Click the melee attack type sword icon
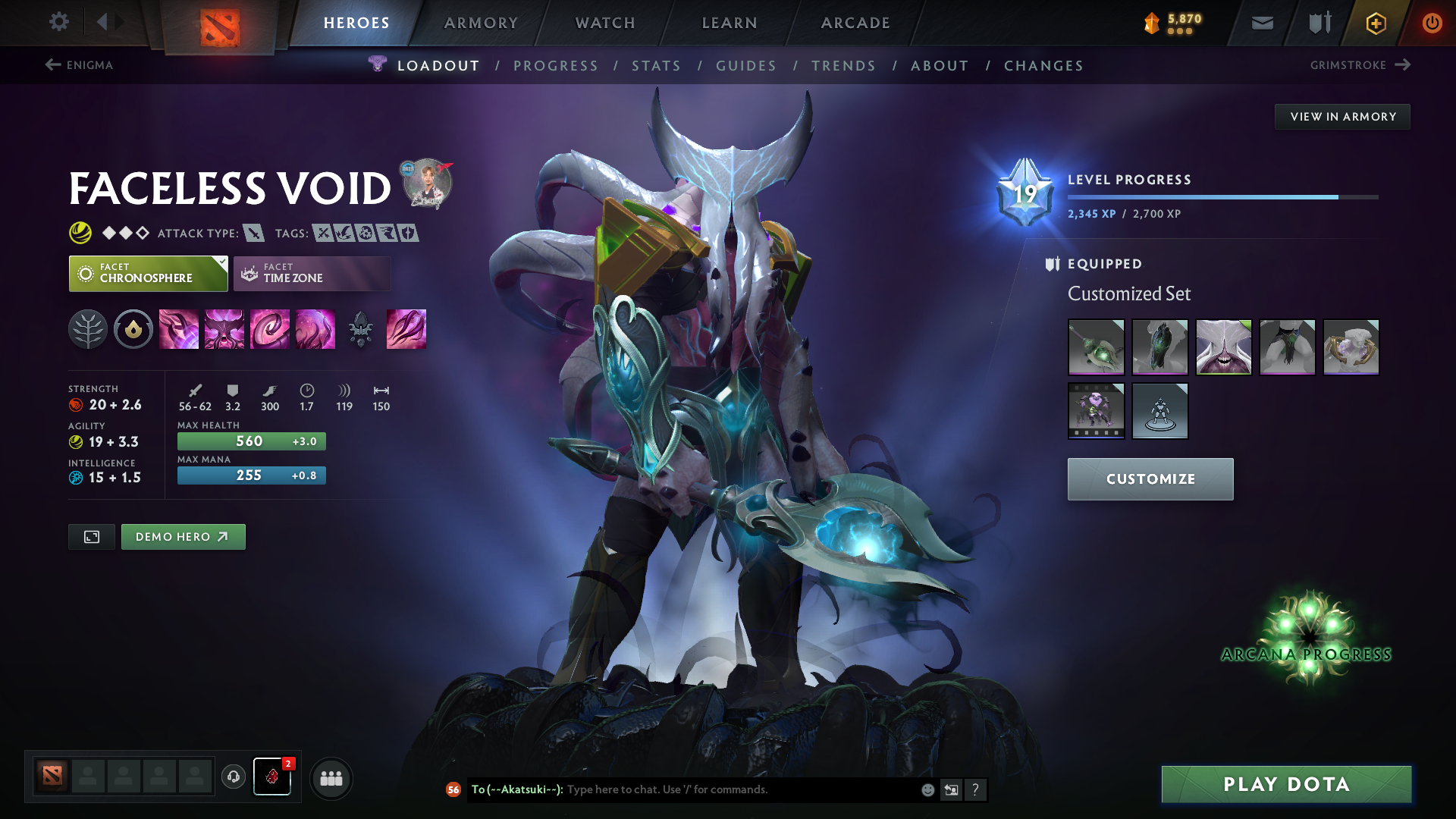The width and height of the screenshot is (1456, 819). point(253,233)
